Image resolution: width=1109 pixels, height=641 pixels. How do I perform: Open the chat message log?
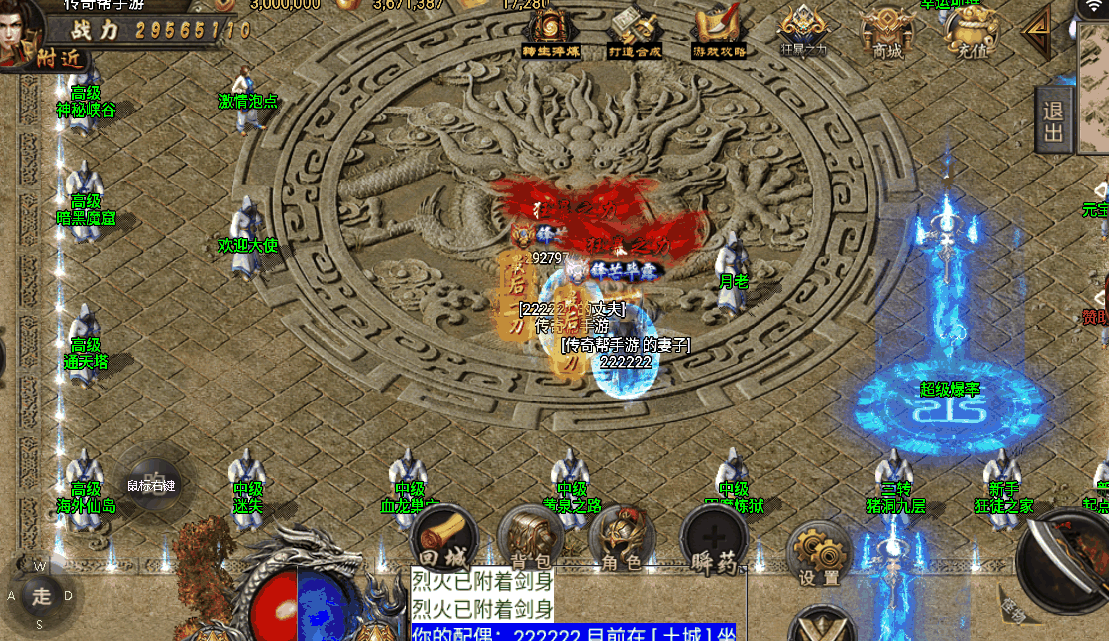pyautogui.click(x=572, y=604)
